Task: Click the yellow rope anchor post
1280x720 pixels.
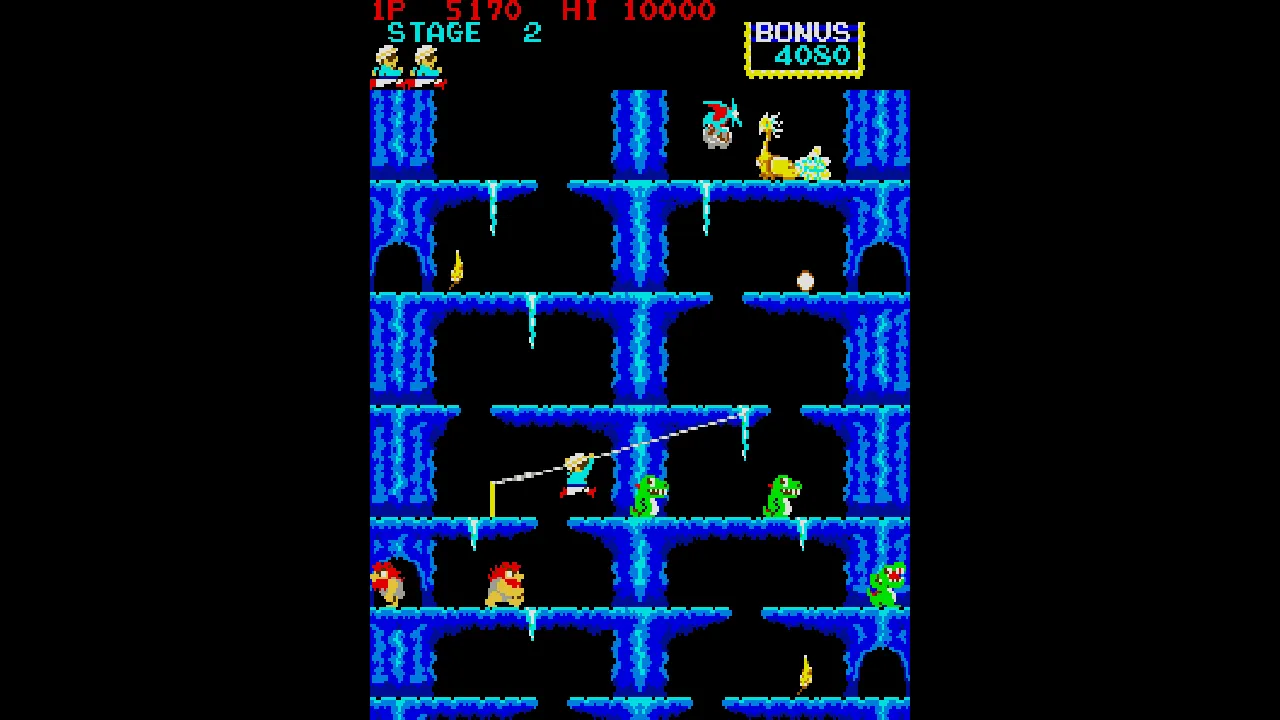Action: click(x=492, y=500)
